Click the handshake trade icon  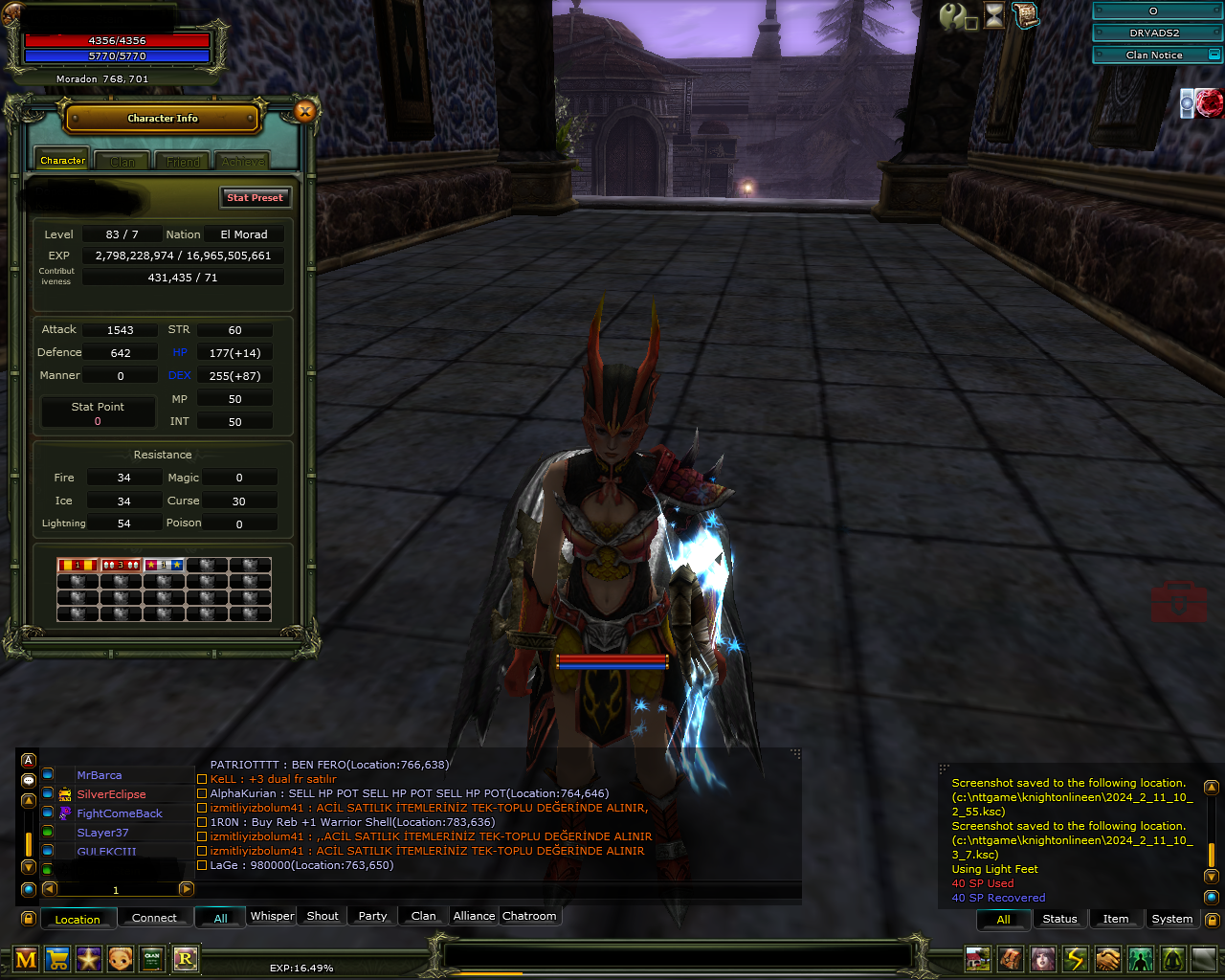click(x=1106, y=959)
